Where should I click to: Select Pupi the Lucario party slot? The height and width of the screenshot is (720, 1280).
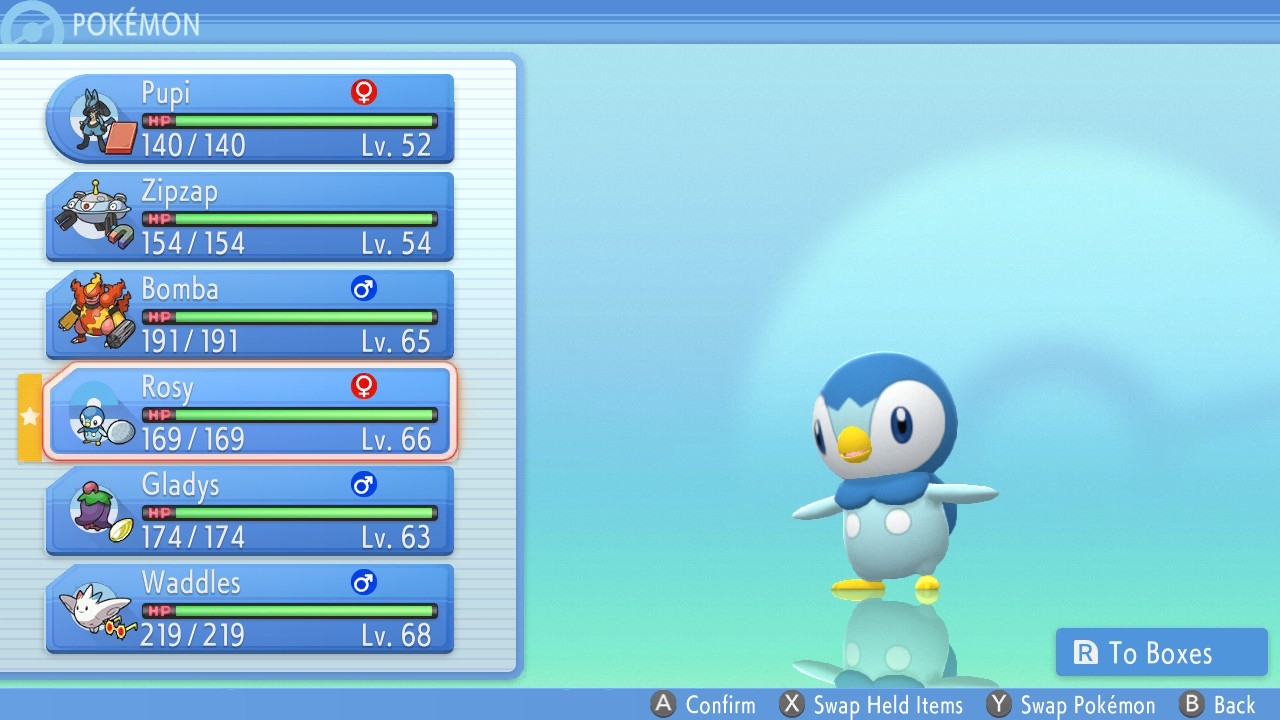250,119
